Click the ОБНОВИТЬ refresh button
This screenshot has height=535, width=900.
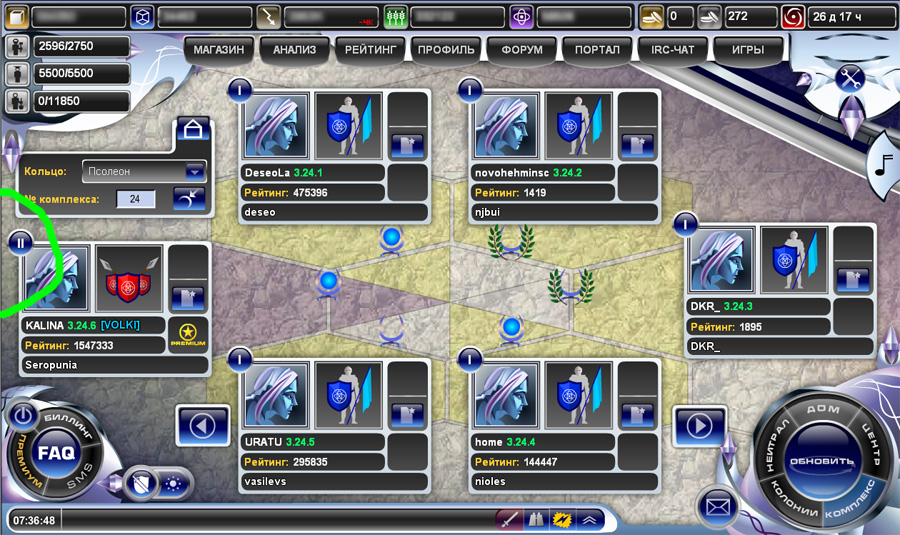(822, 463)
